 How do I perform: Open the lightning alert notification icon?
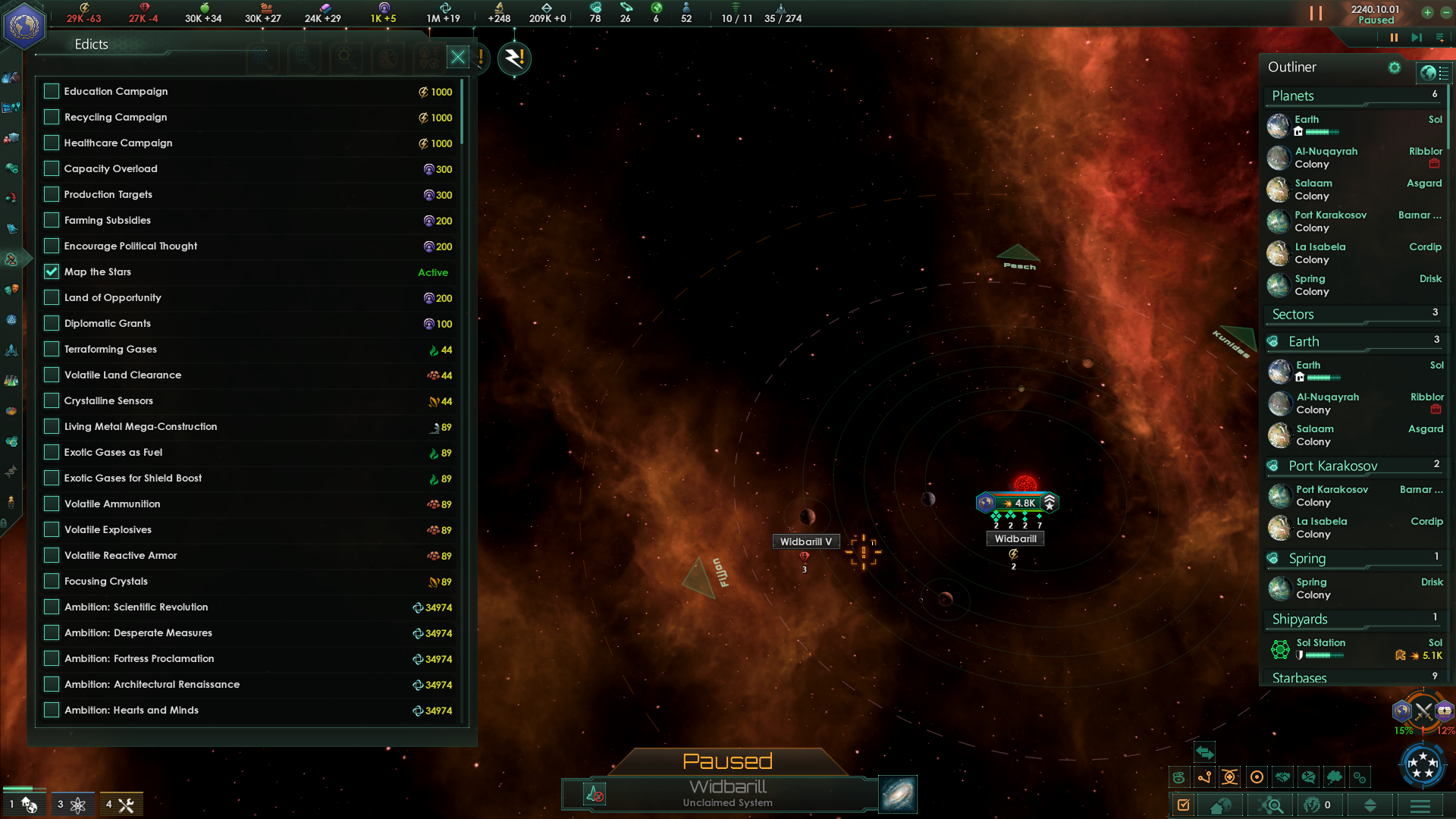[x=514, y=58]
